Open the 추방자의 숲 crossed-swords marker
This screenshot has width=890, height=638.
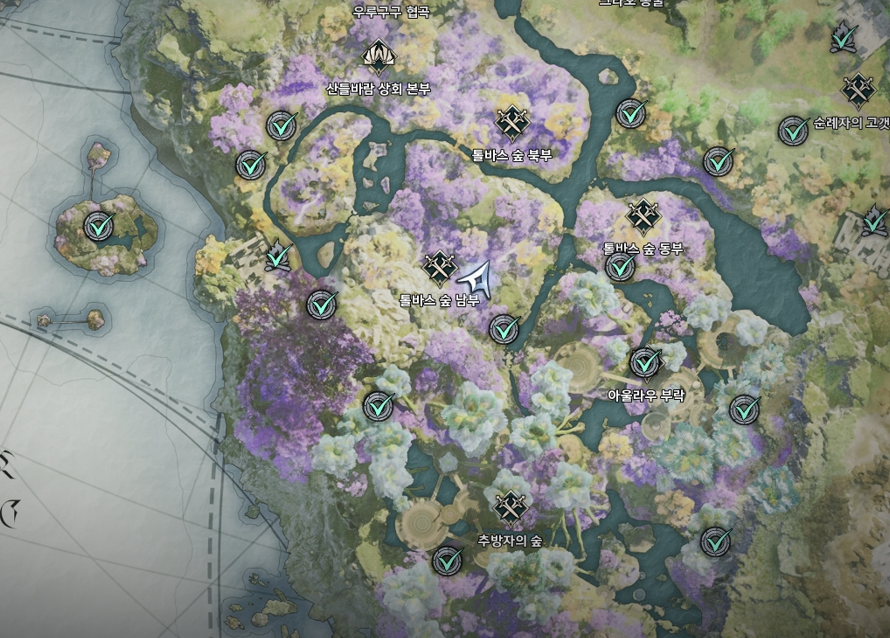click(510, 508)
